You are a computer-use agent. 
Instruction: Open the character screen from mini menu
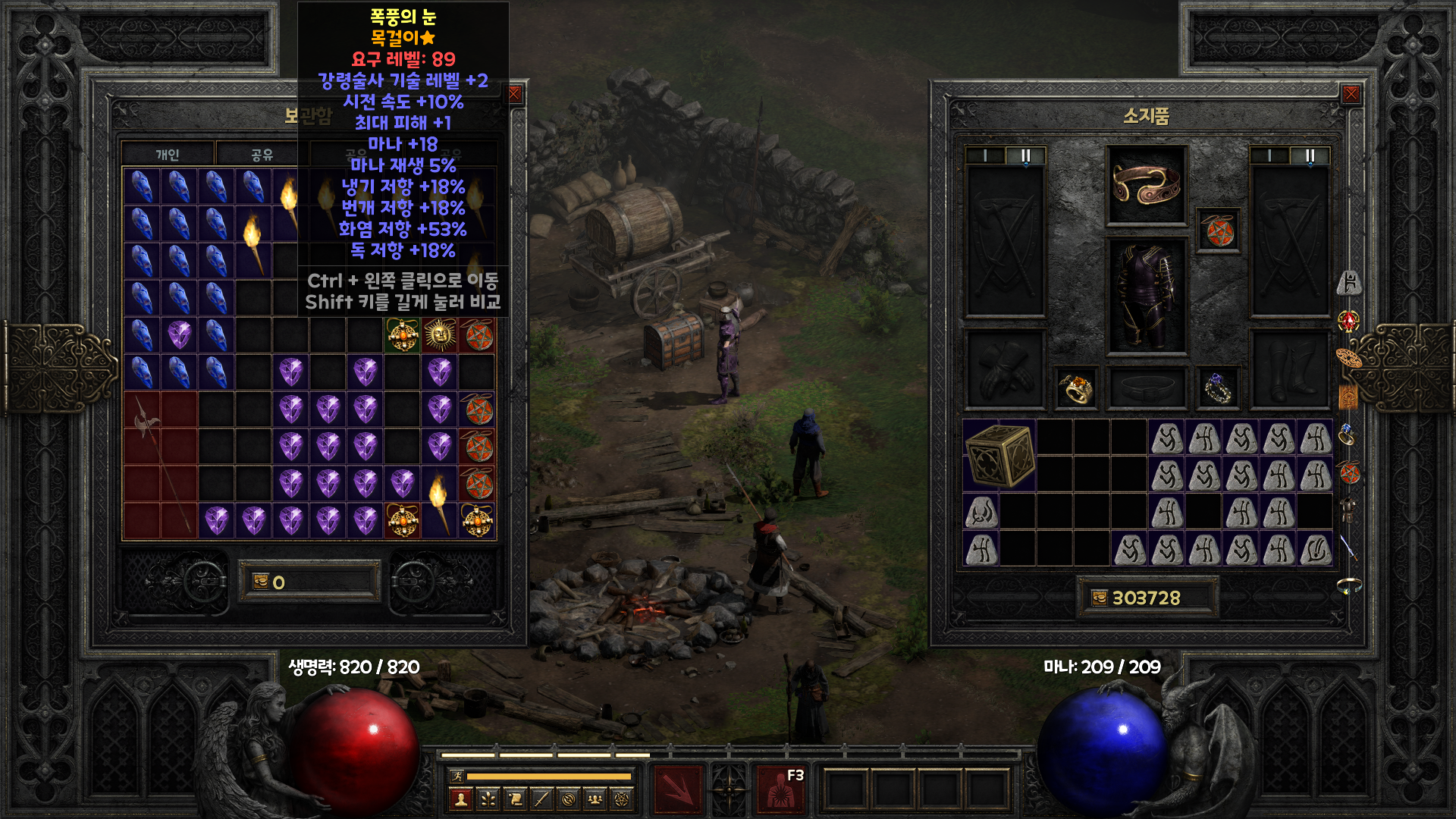(460, 799)
